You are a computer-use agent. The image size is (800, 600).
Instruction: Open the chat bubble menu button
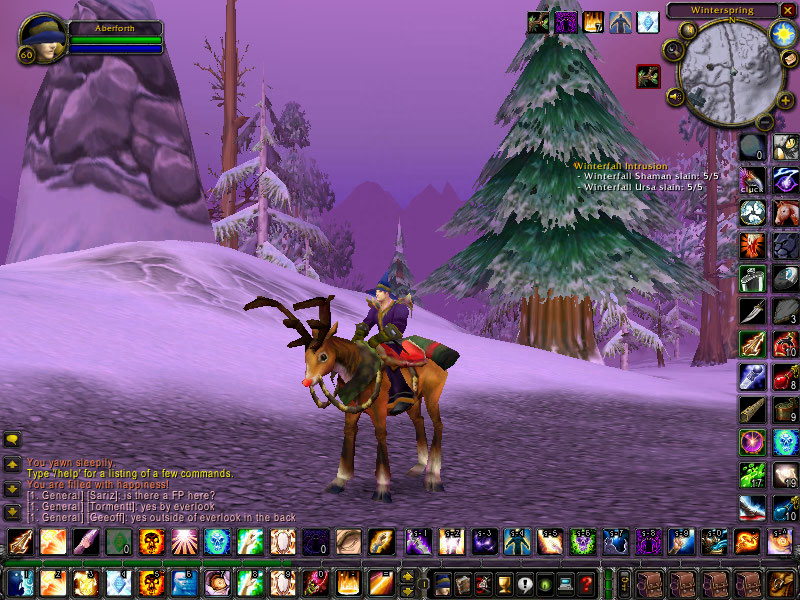(13, 439)
